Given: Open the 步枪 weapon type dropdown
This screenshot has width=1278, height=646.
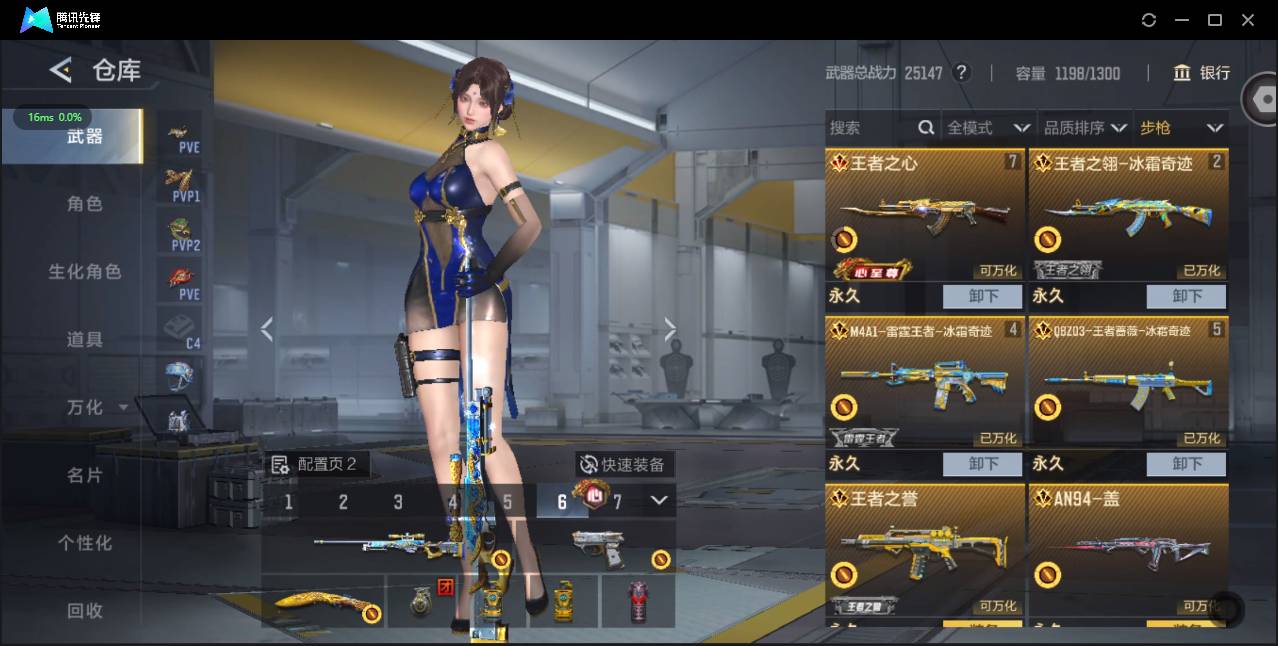Looking at the screenshot, I should coord(1181,128).
